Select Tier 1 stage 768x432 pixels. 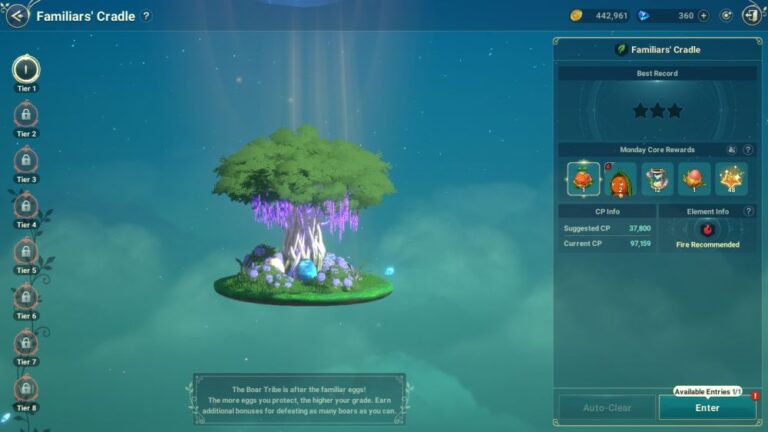[x=26, y=69]
